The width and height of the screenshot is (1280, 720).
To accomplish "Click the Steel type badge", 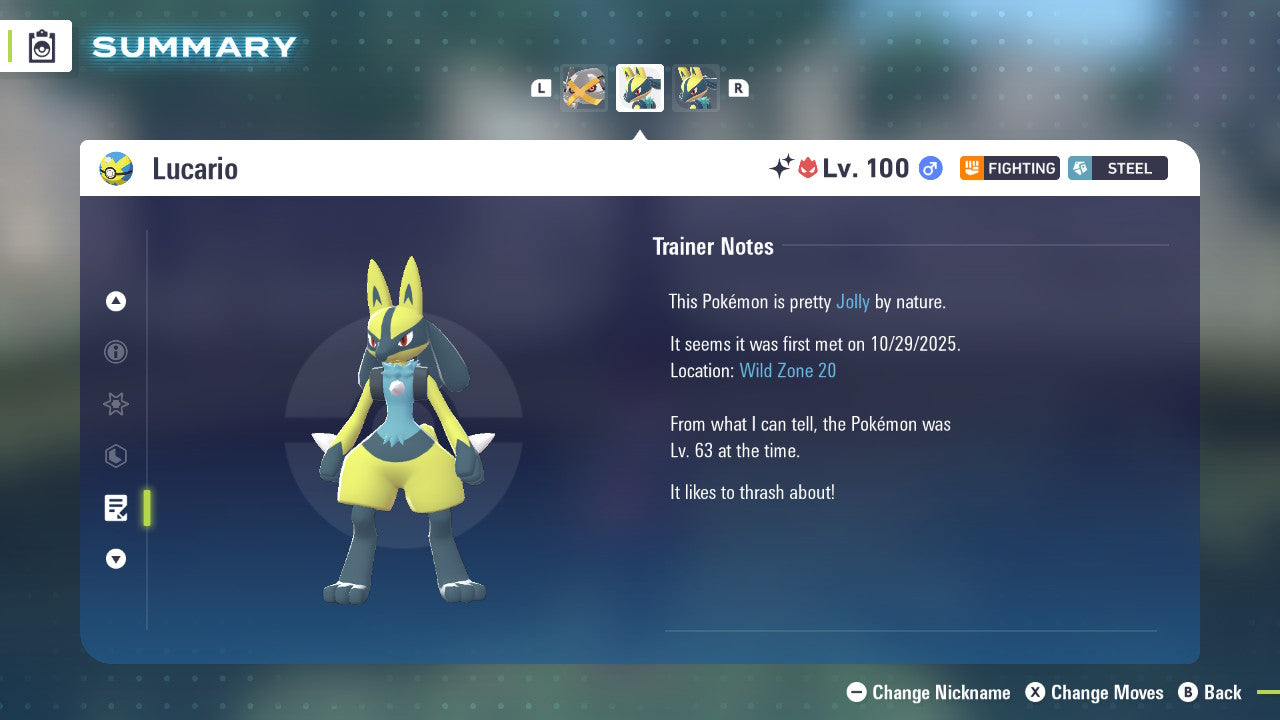I will 1117,168.
